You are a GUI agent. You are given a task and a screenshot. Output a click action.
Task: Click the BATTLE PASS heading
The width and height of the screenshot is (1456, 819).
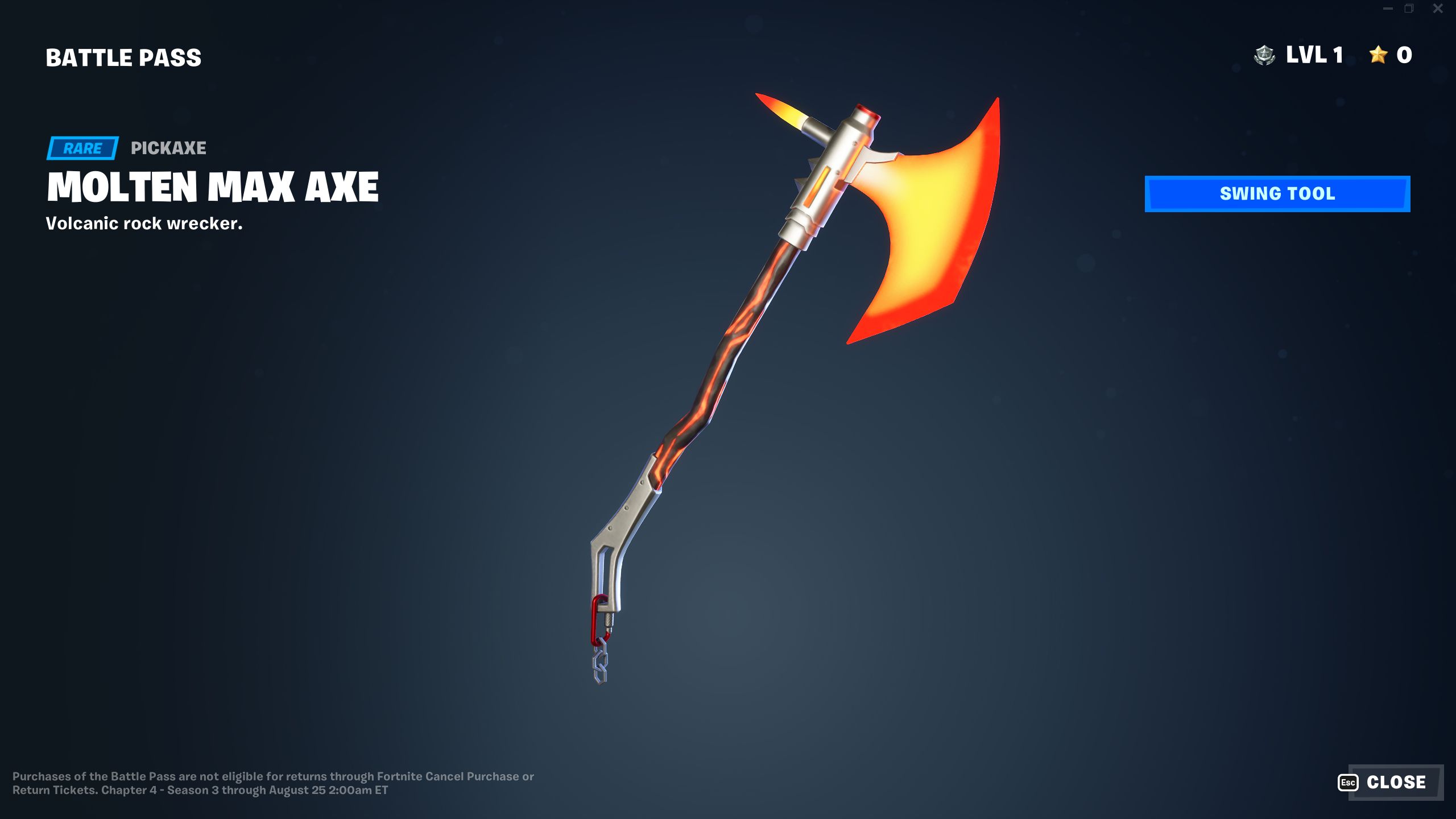[x=123, y=57]
